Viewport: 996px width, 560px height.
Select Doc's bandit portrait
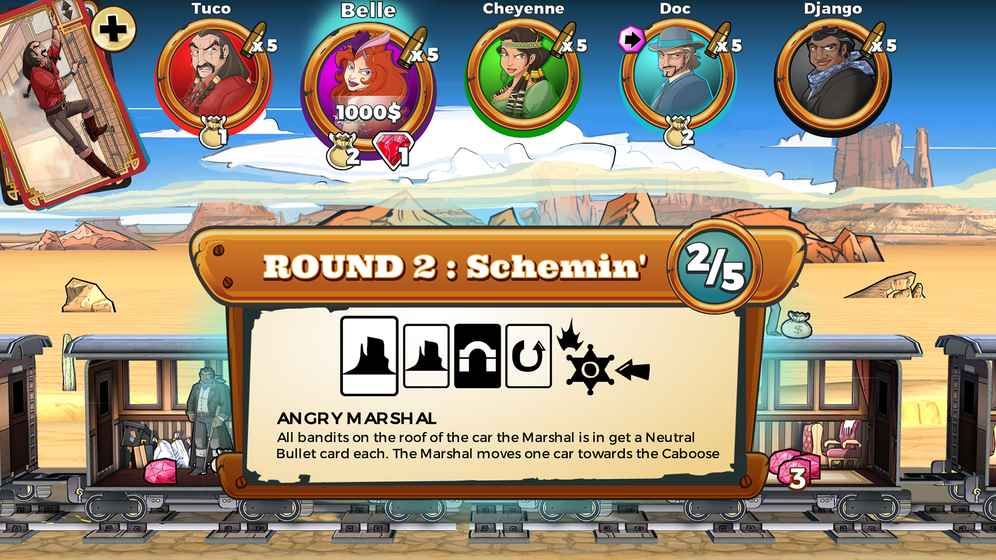click(x=678, y=73)
